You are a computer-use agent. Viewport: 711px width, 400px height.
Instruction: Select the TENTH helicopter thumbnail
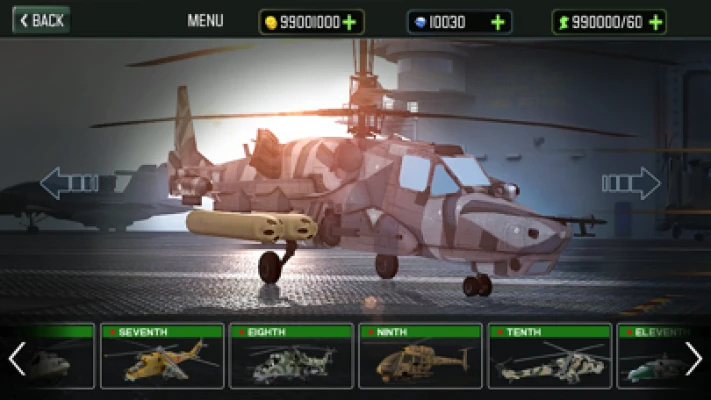549,356
